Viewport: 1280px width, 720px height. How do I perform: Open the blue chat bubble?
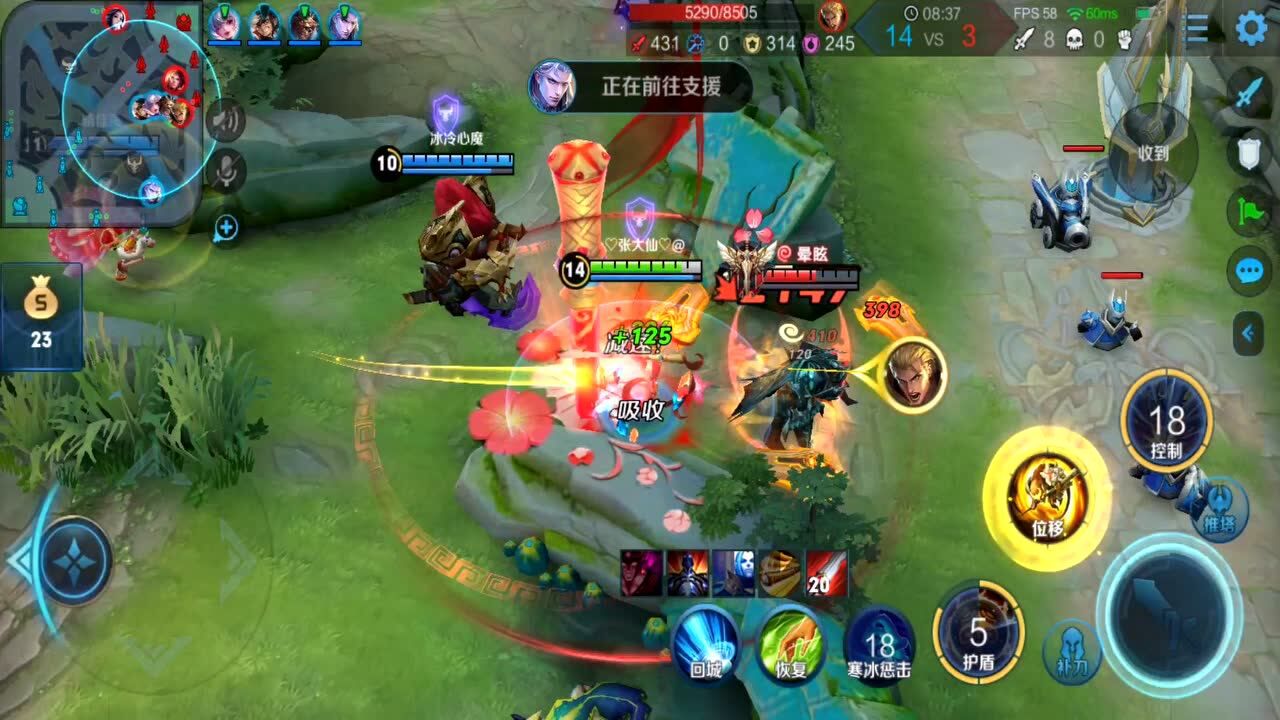tap(1250, 272)
